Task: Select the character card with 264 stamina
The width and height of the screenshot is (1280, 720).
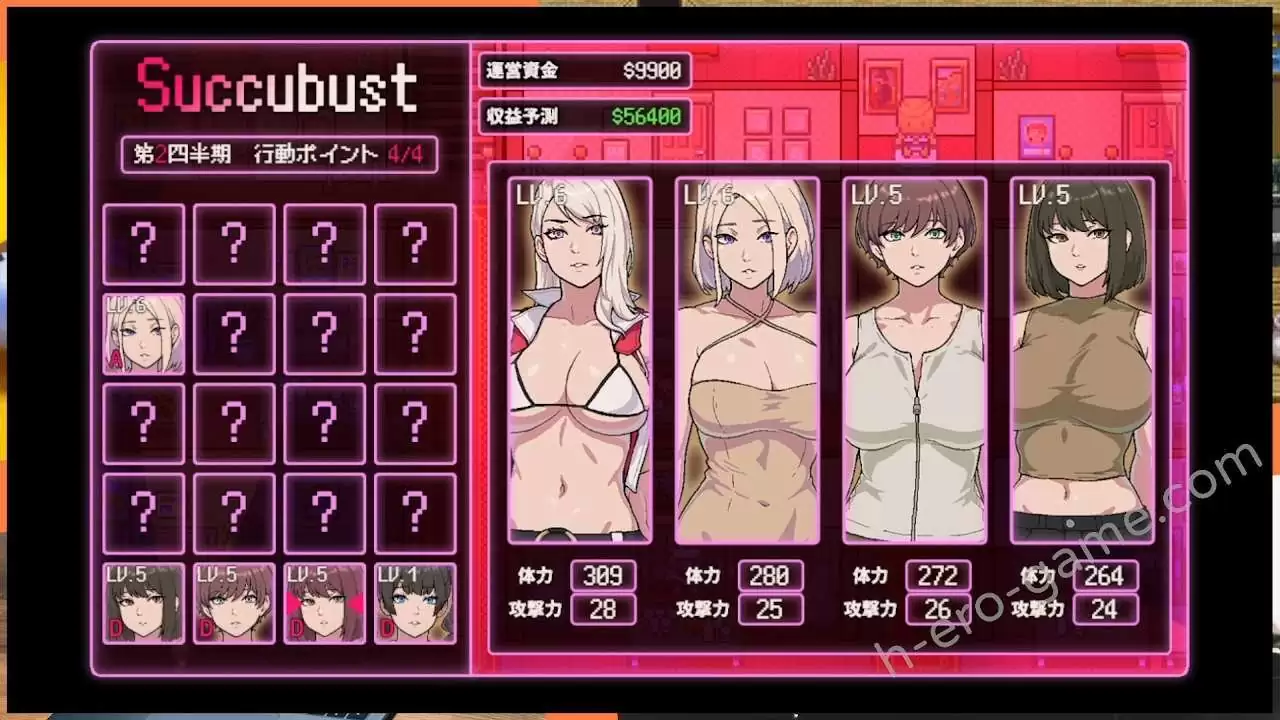Action: click(x=1082, y=360)
